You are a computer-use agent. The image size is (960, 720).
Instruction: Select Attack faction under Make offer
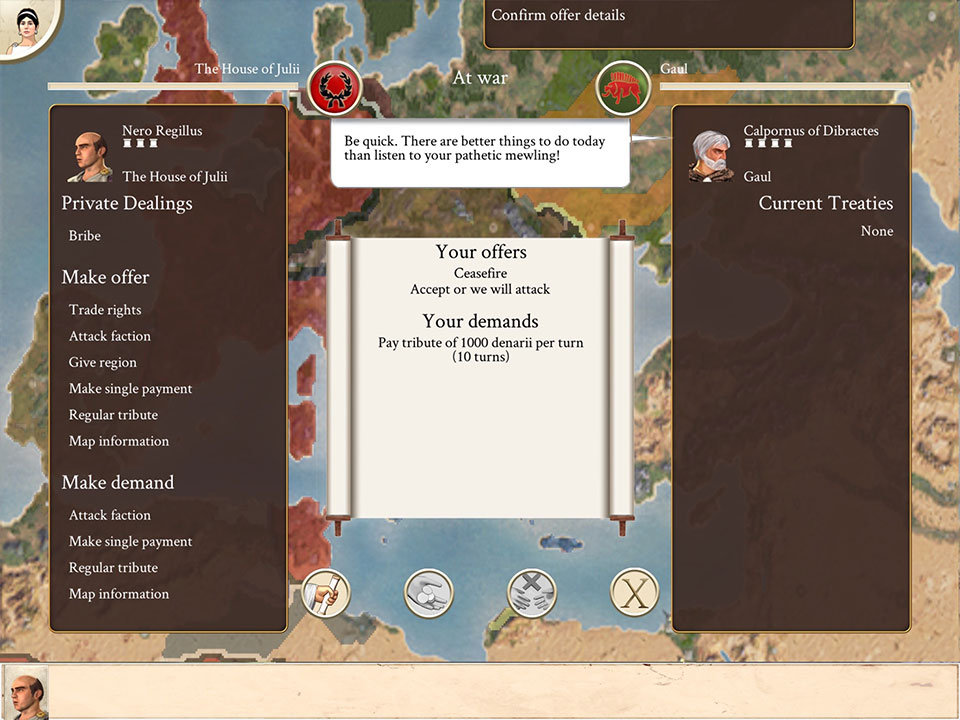[x=110, y=336]
